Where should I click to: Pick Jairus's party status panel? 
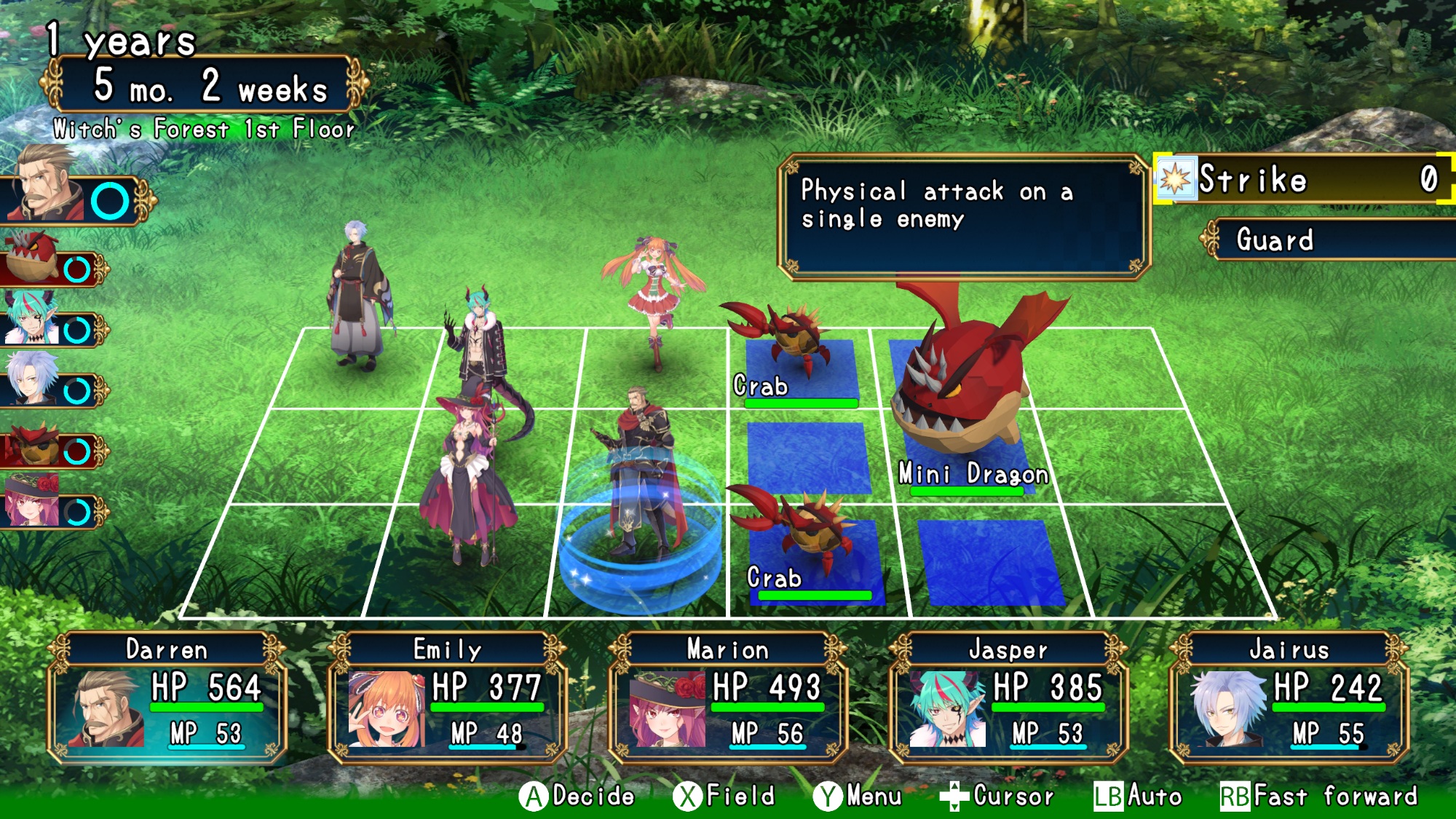pyautogui.click(x=1289, y=697)
